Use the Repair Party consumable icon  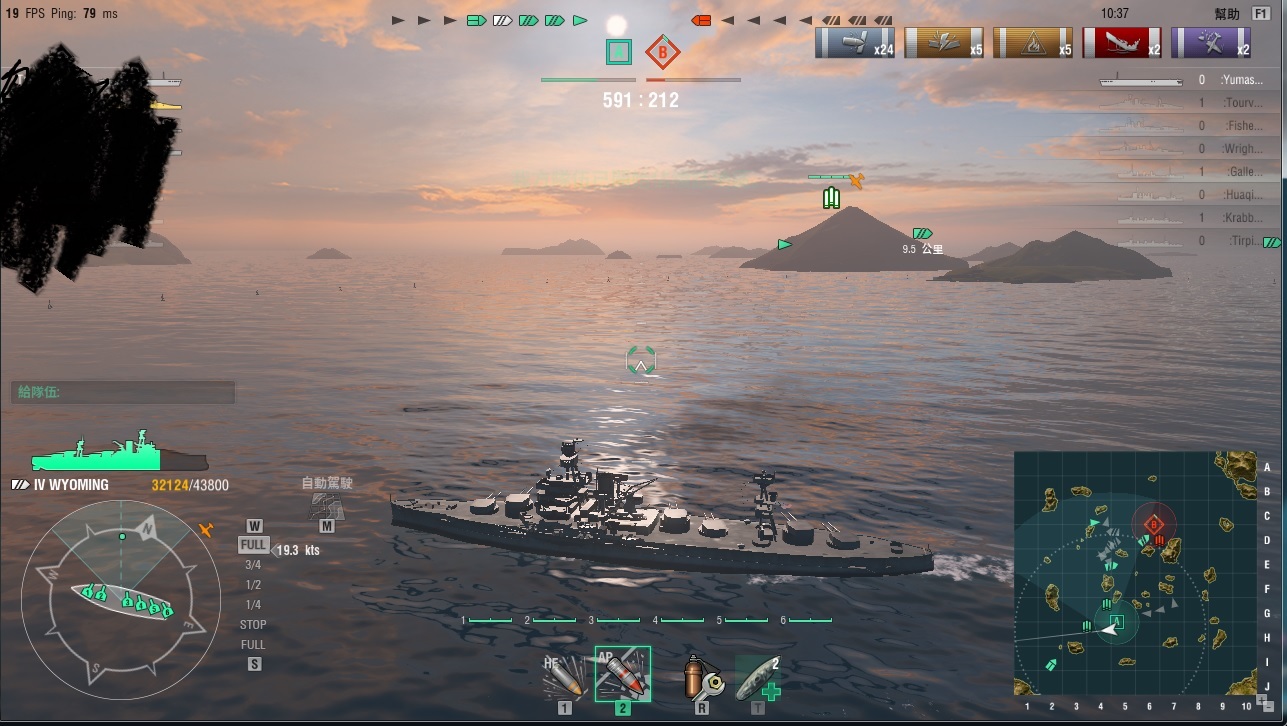tap(756, 678)
